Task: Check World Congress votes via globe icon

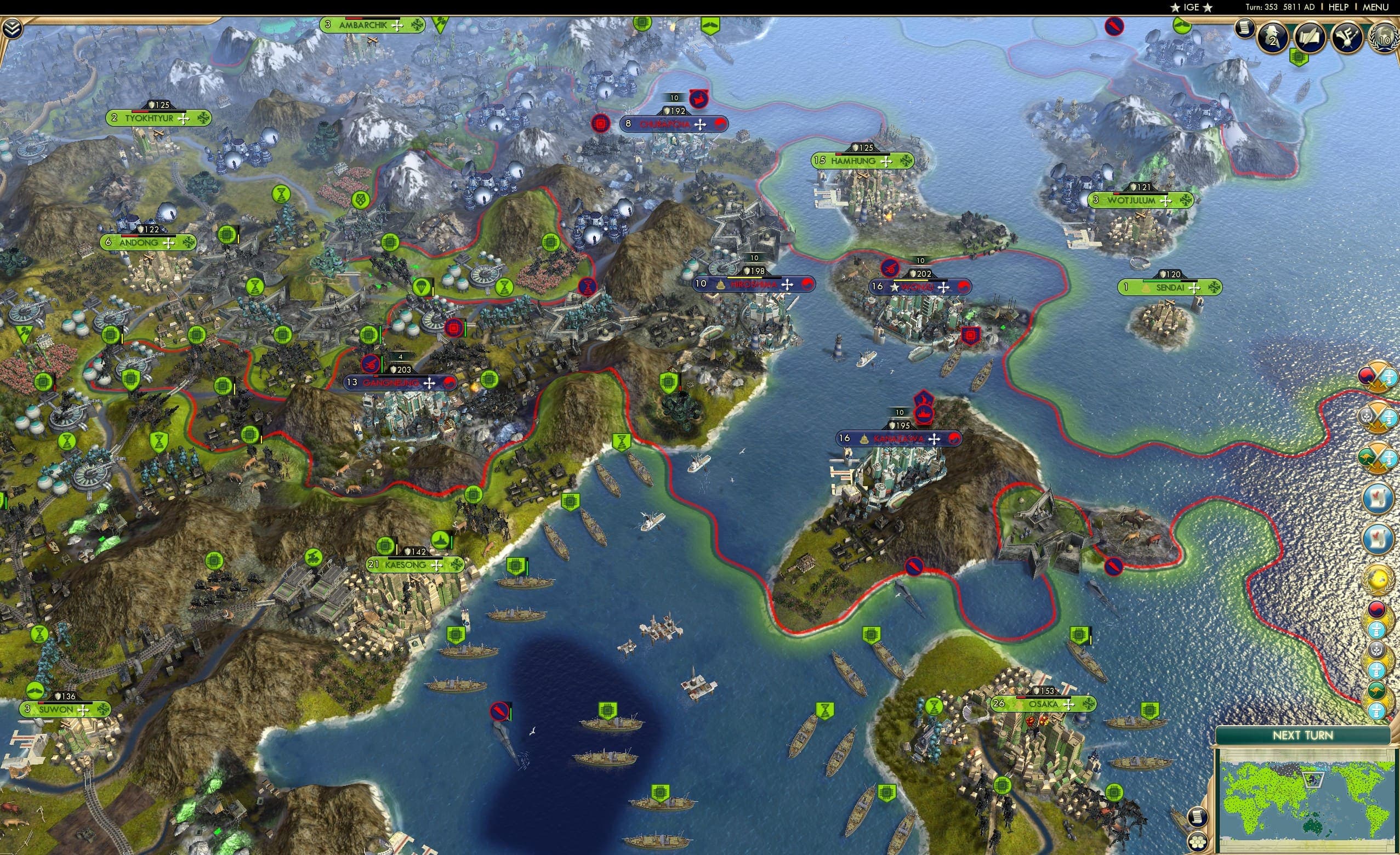Action: pos(1384,37)
